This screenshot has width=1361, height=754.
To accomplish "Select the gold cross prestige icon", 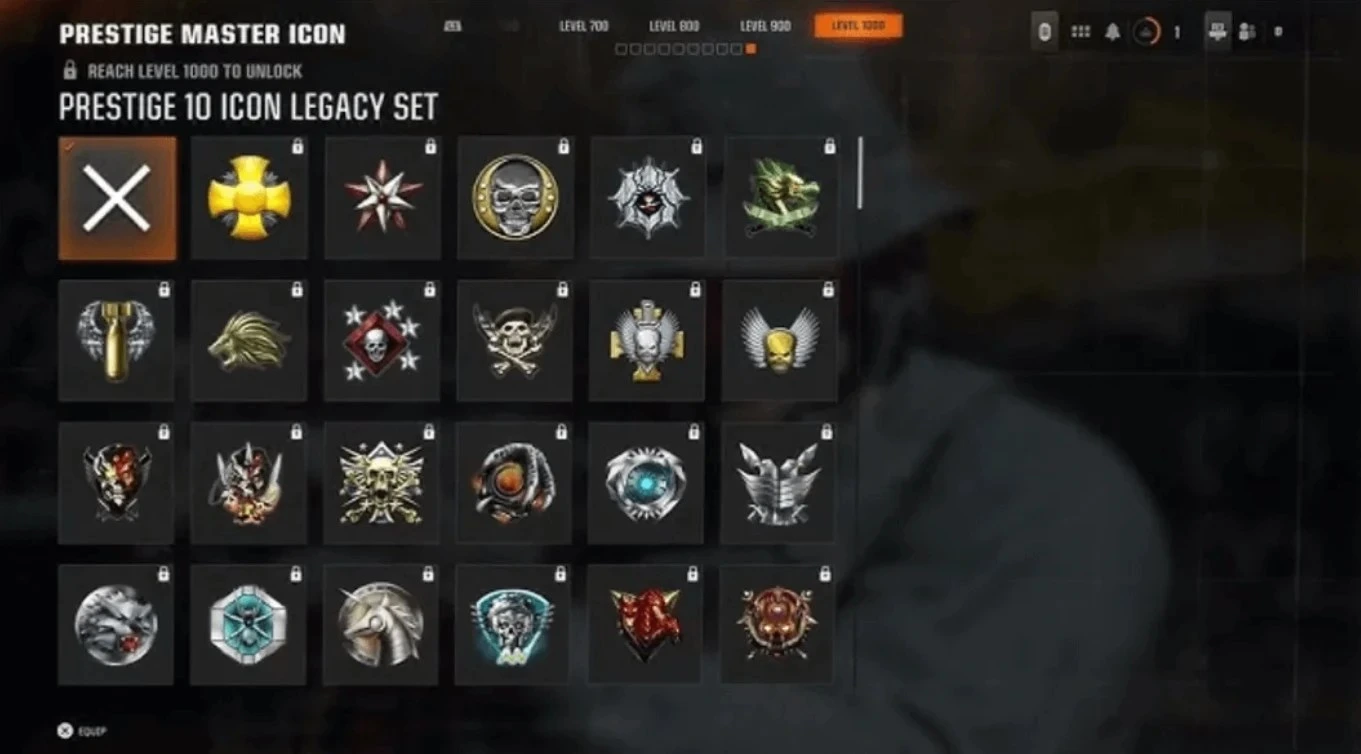I will pos(249,198).
